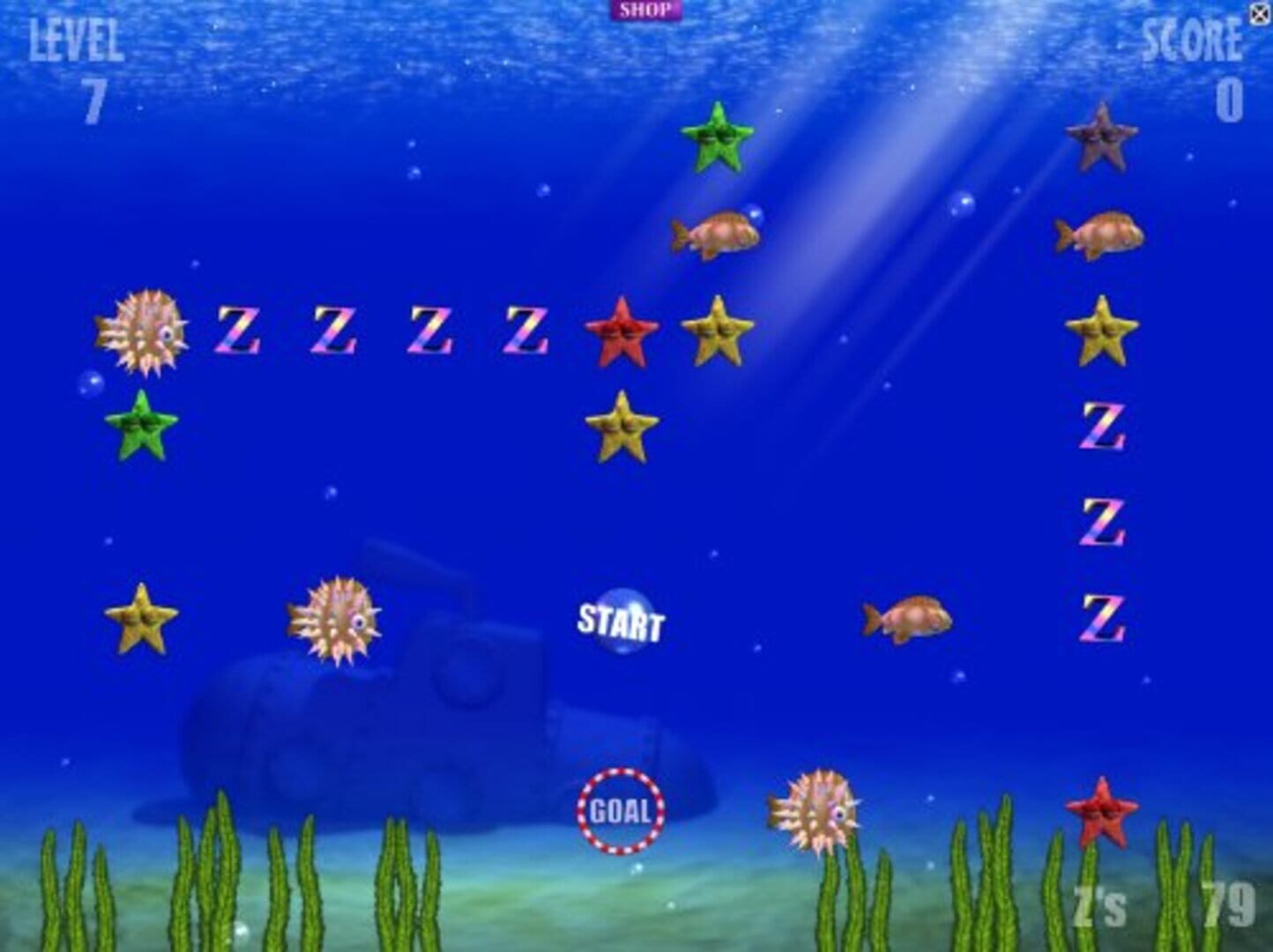Click the GOAL target circle

point(622,811)
